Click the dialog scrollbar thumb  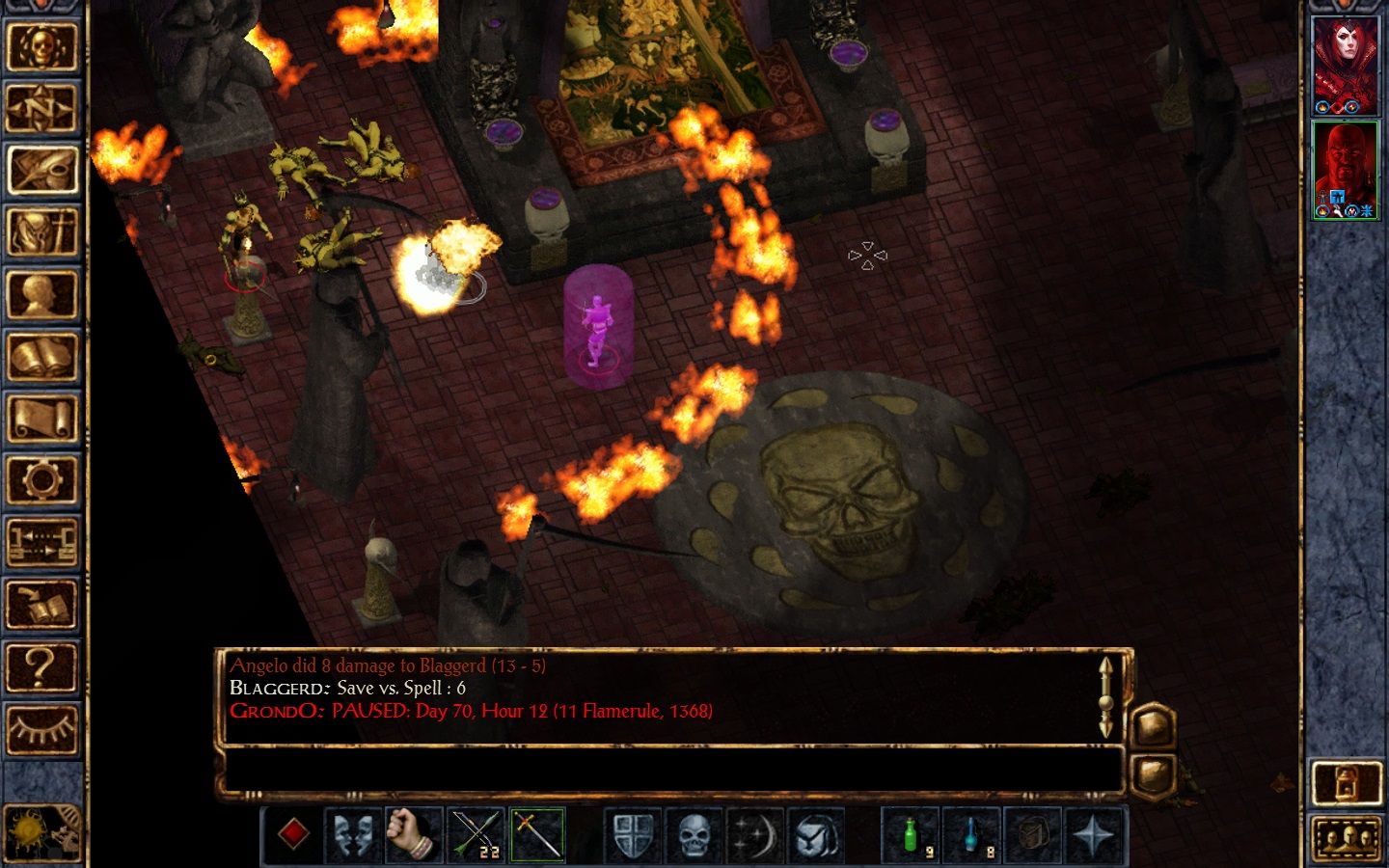1105,704
